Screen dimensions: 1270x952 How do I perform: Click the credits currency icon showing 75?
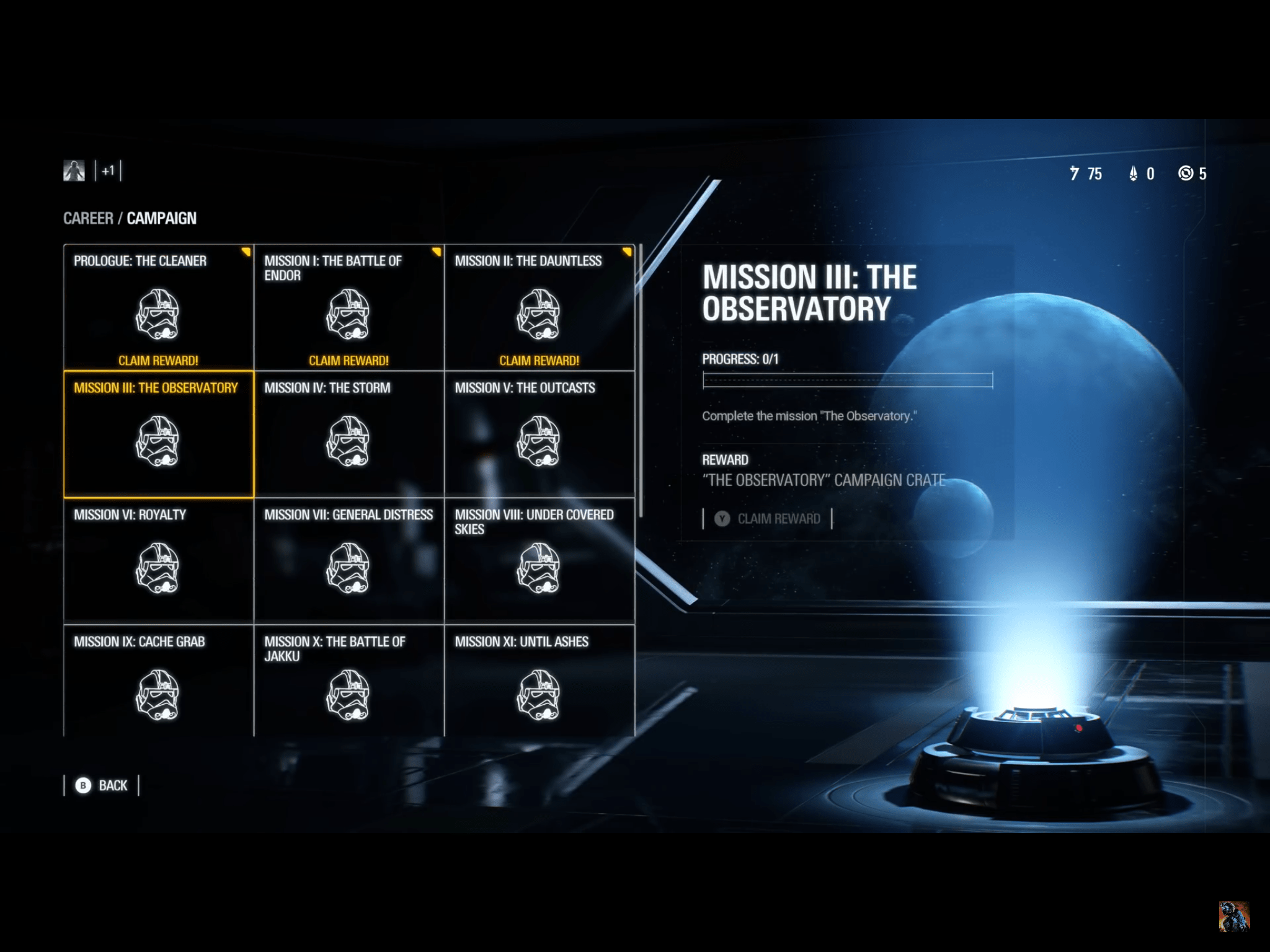(1077, 174)
